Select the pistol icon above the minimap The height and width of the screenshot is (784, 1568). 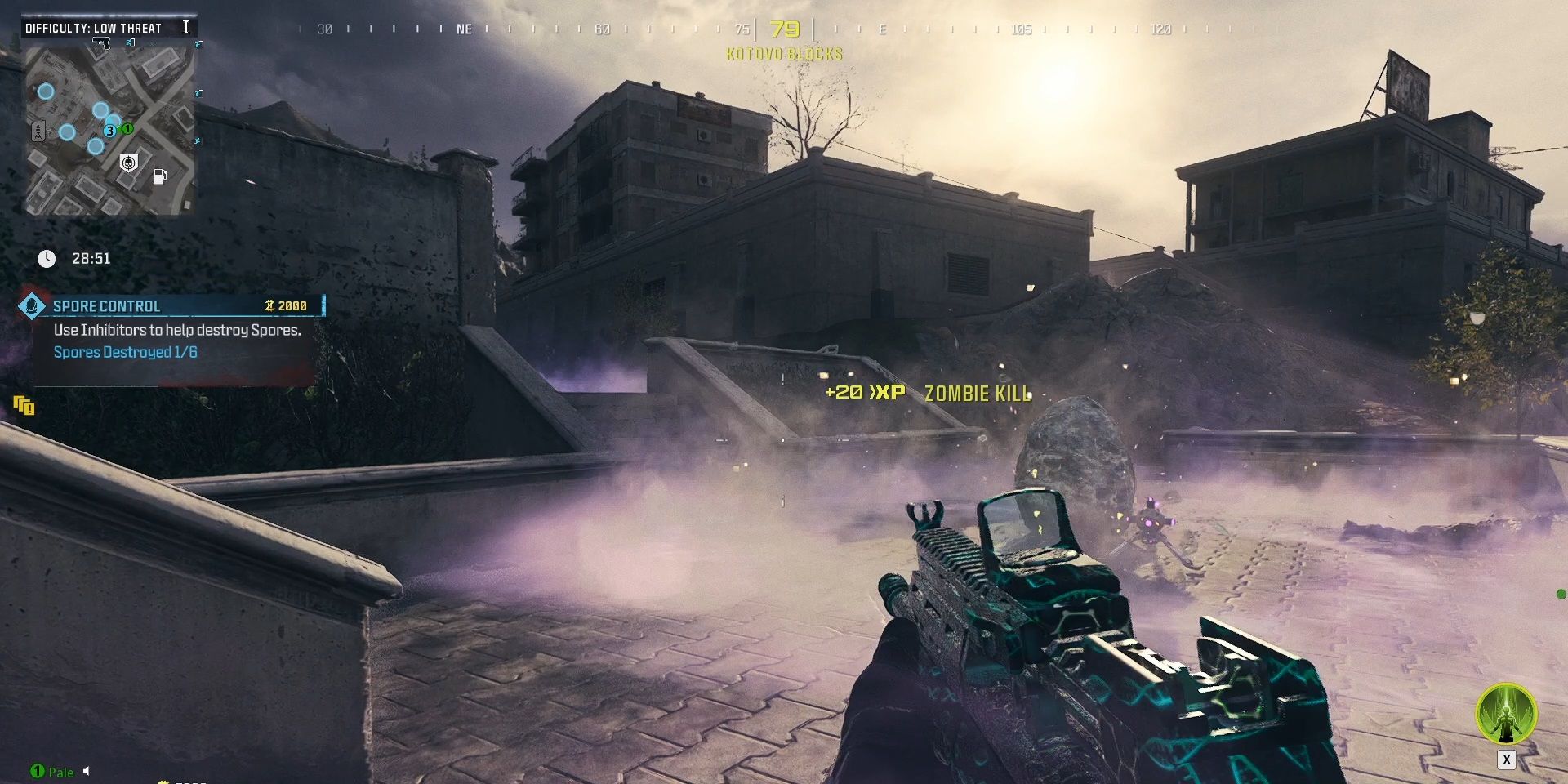[x=101, y=43]
